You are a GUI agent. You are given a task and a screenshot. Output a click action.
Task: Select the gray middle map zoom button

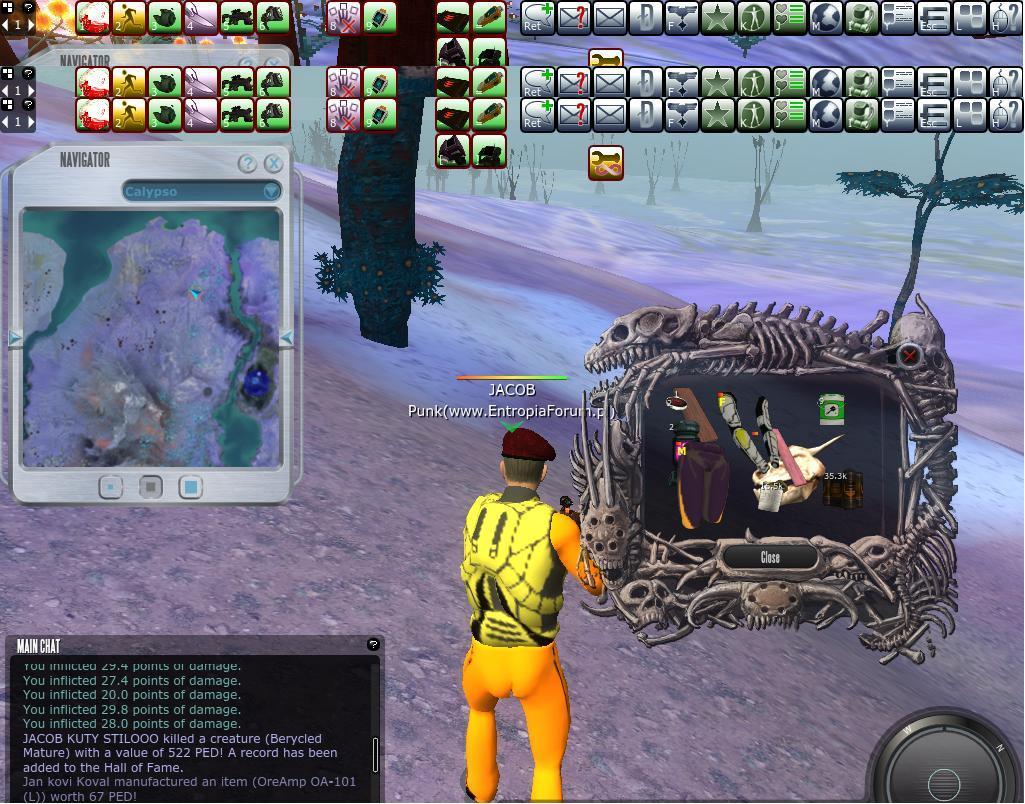(x=150, y=487)
